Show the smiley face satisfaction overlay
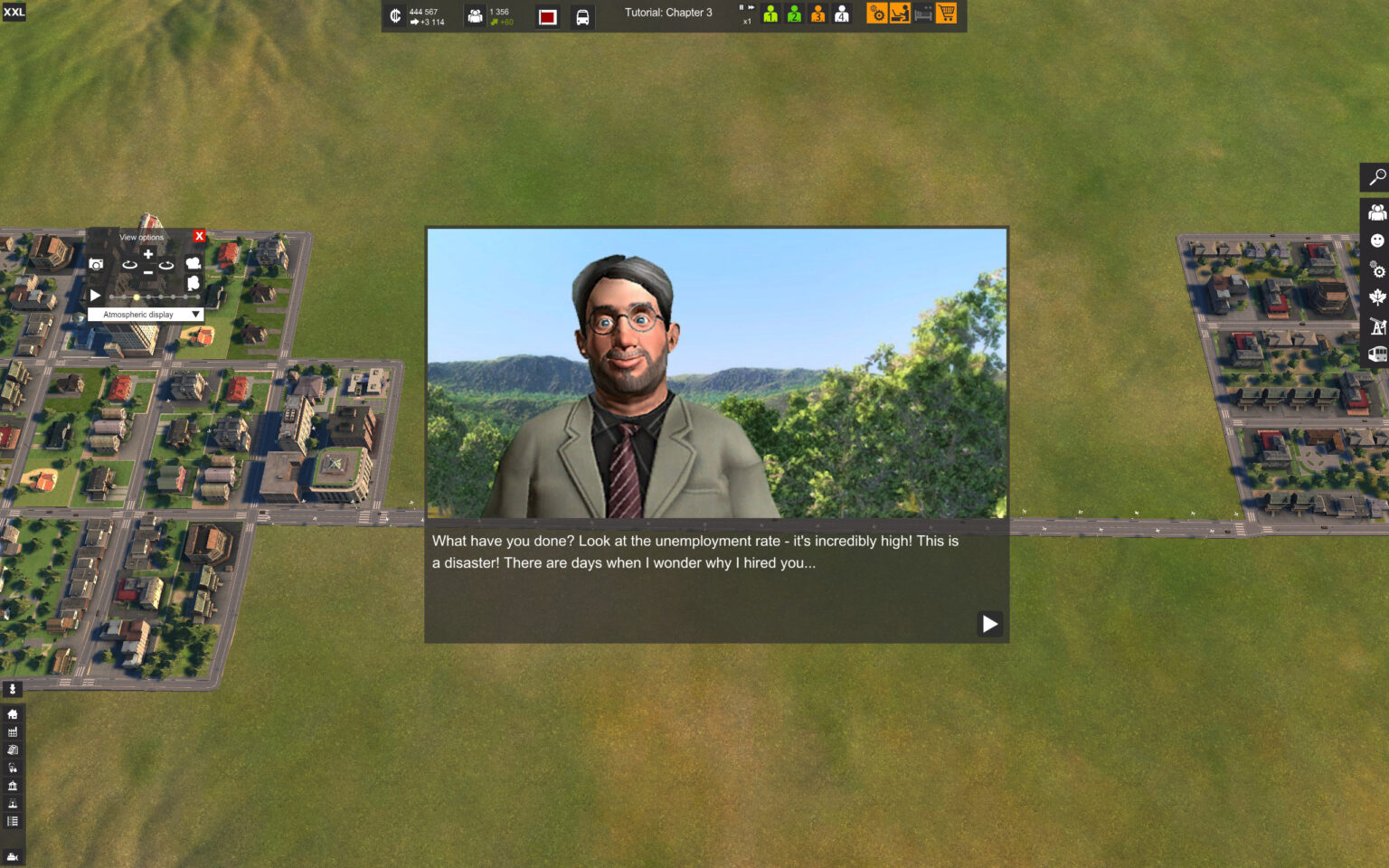The width and height of the screenshot is (1389, 868). 1377,241
